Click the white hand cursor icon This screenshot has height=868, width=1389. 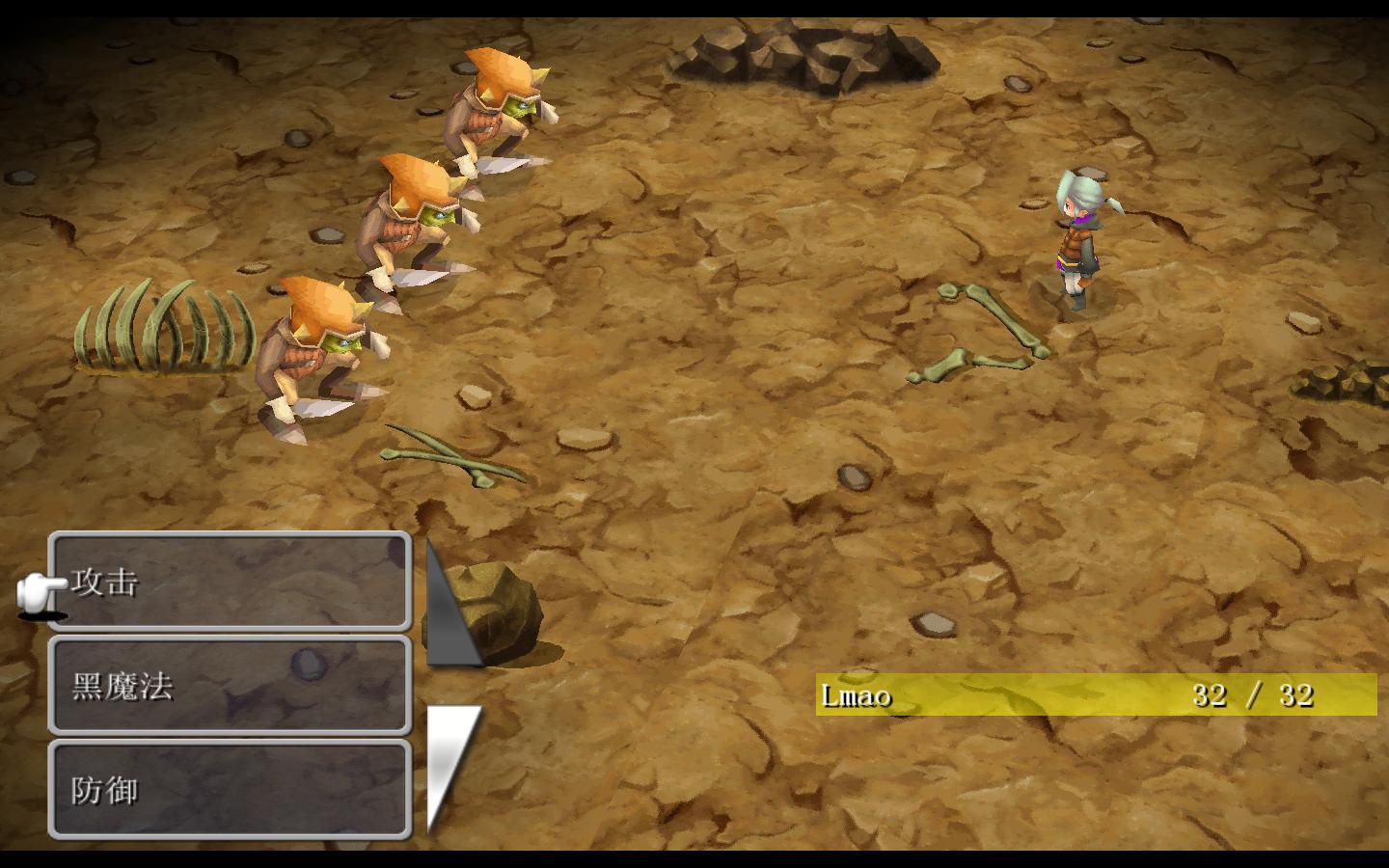37,591
